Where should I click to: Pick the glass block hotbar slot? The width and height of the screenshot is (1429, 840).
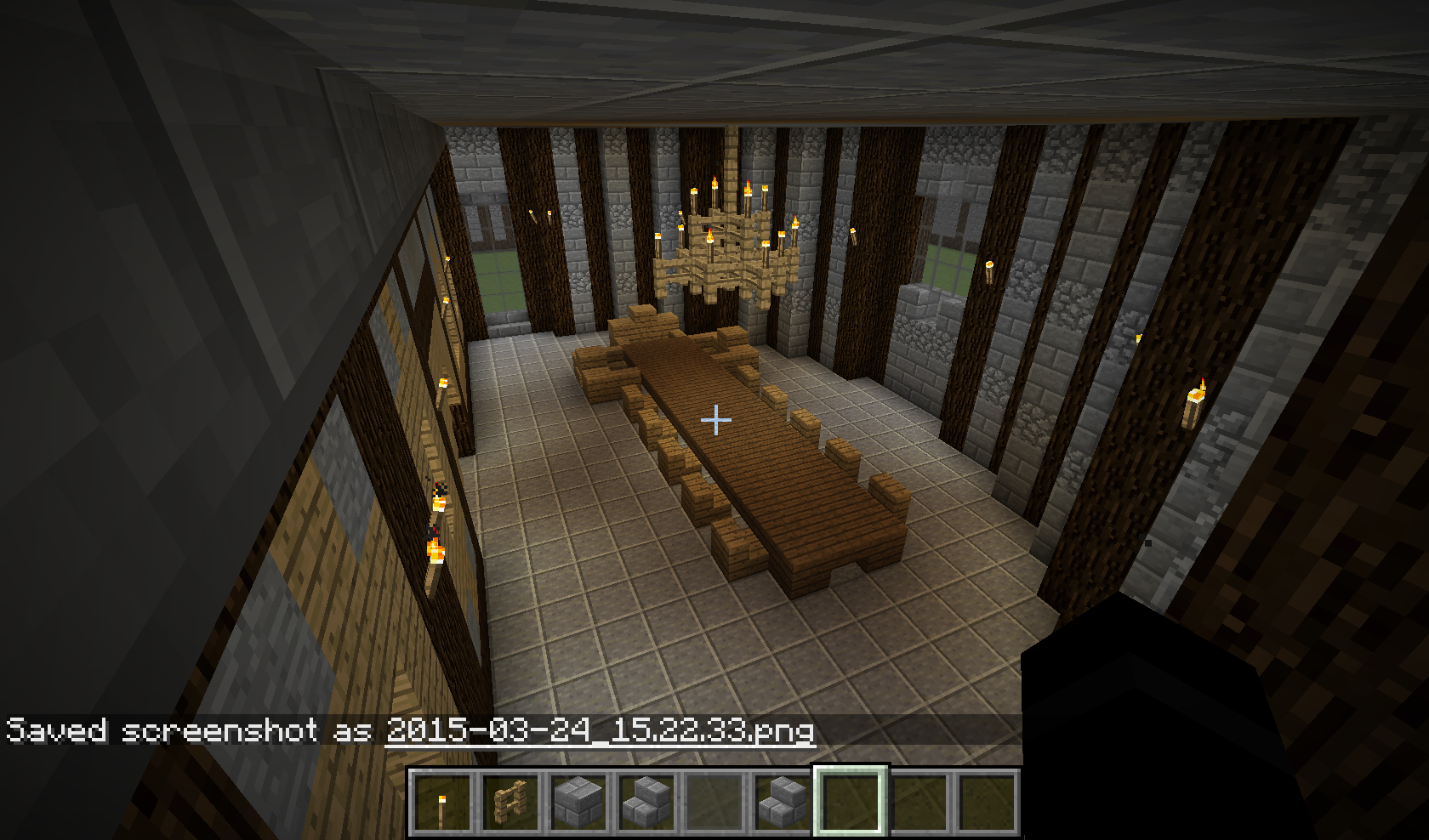pos(714,803)
